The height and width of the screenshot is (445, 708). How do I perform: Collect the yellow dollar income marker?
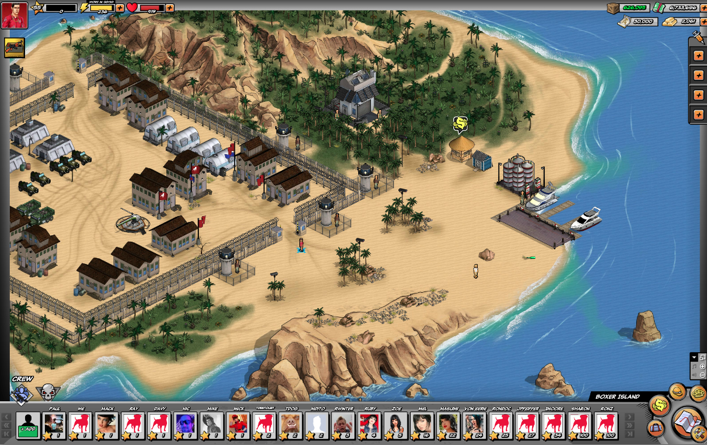coord(460,124)
